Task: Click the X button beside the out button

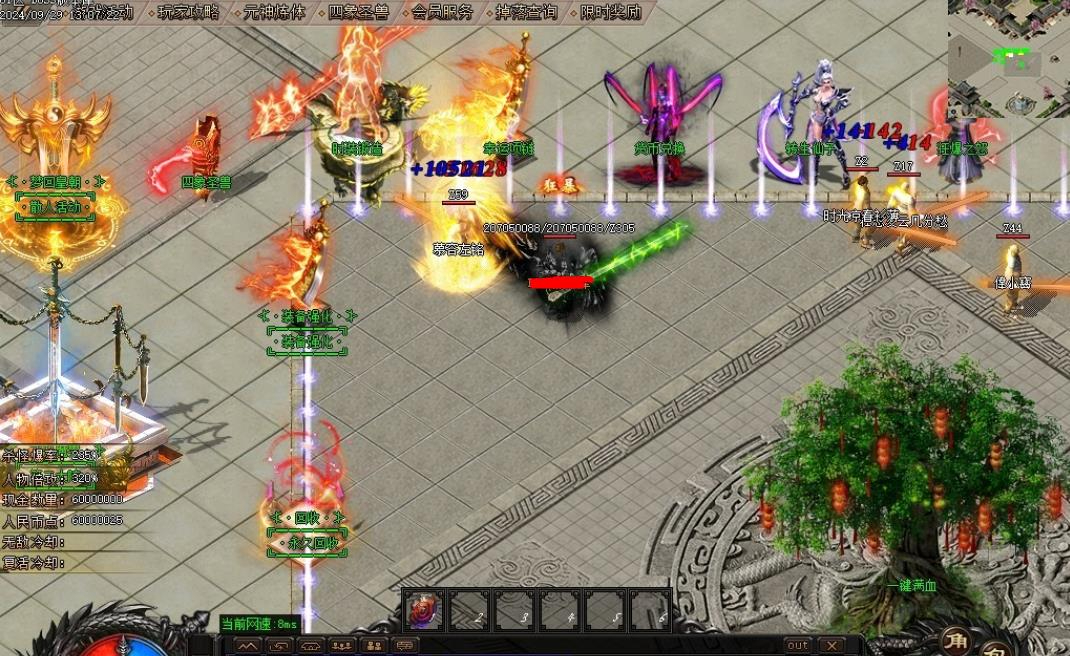Action: pyautogui.click(x=831, y=645)
